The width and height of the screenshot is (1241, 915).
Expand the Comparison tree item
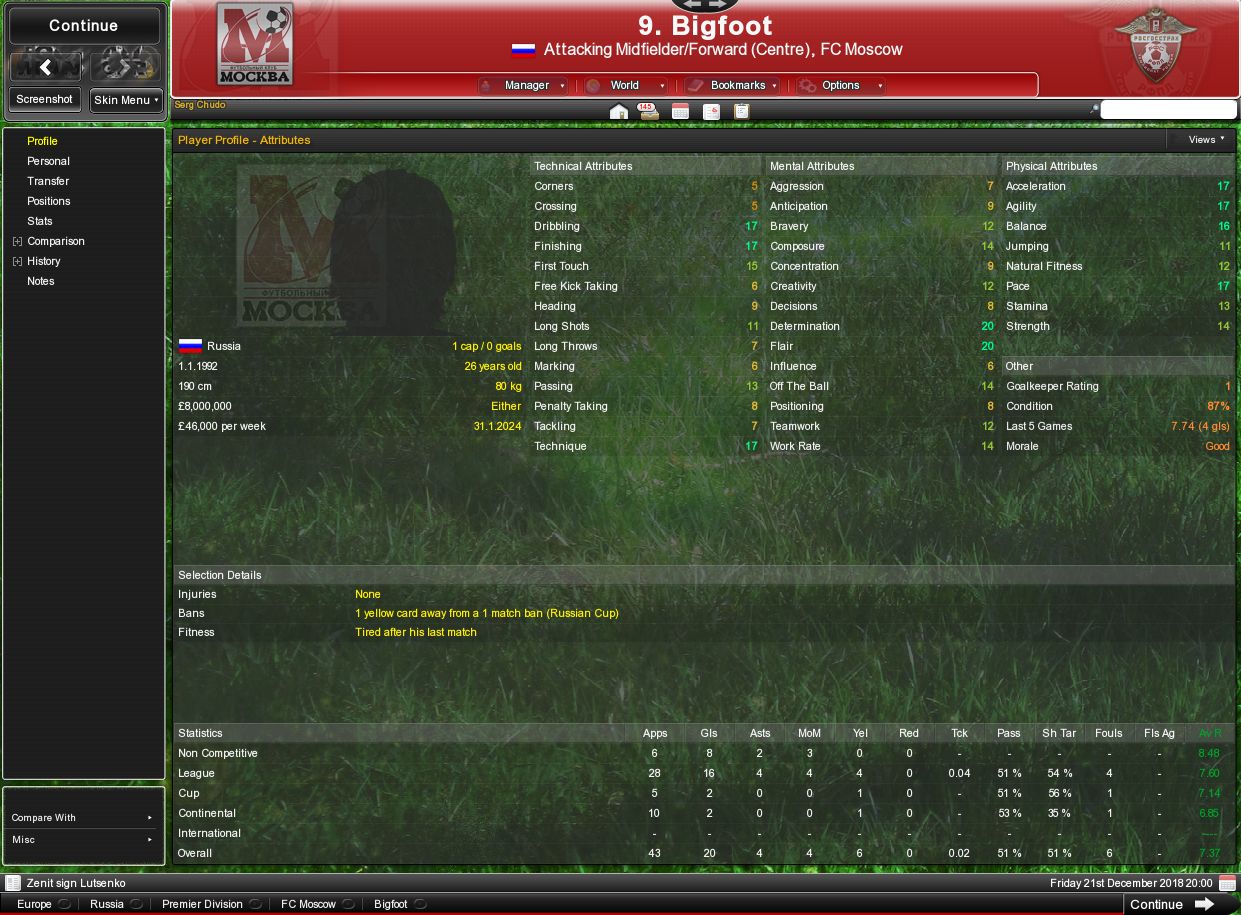pos(17,241)
